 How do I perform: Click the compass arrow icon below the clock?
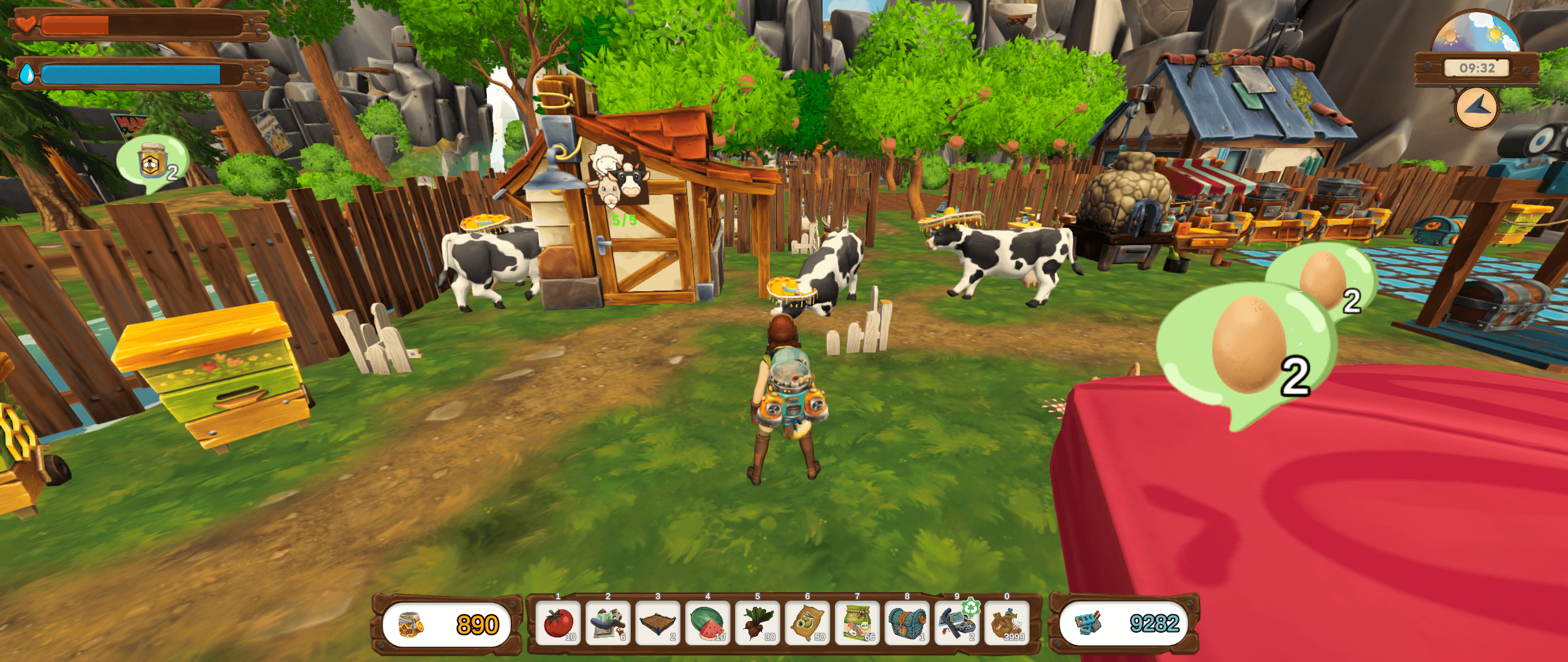coord(1476,108)
